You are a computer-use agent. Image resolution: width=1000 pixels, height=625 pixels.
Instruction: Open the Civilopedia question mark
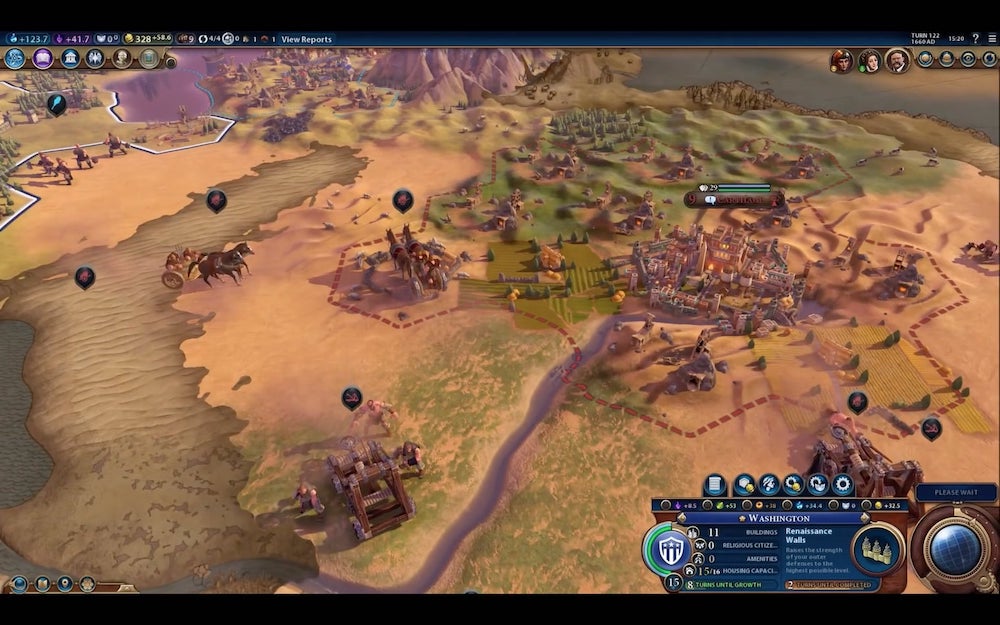(975, 38)
